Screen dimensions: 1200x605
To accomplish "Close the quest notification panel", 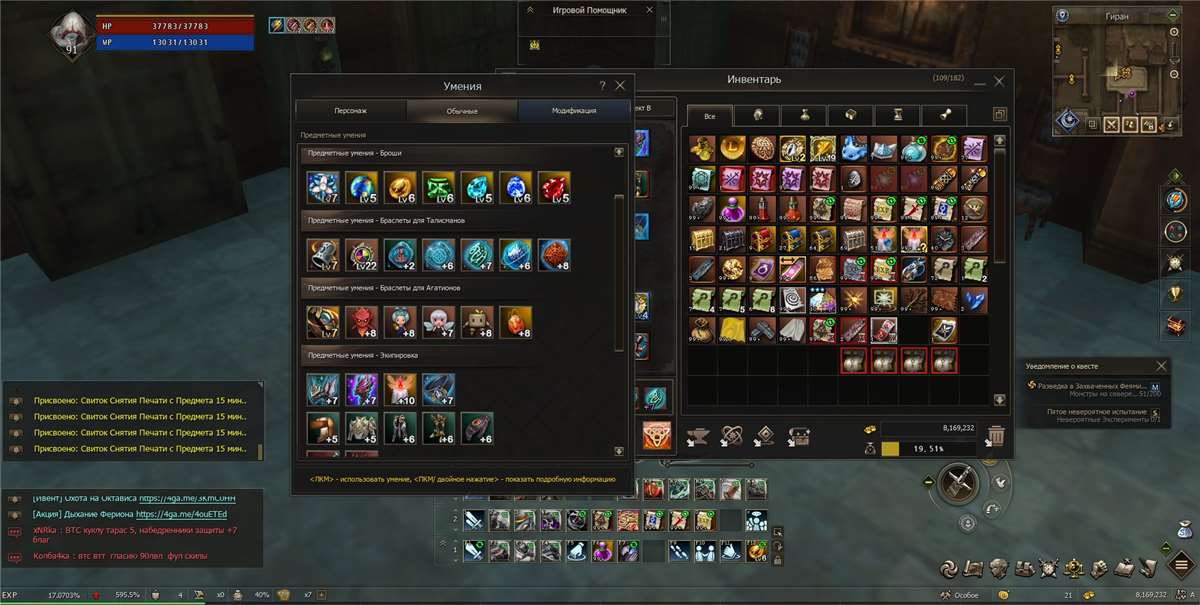I will (x=1161, y=366).
